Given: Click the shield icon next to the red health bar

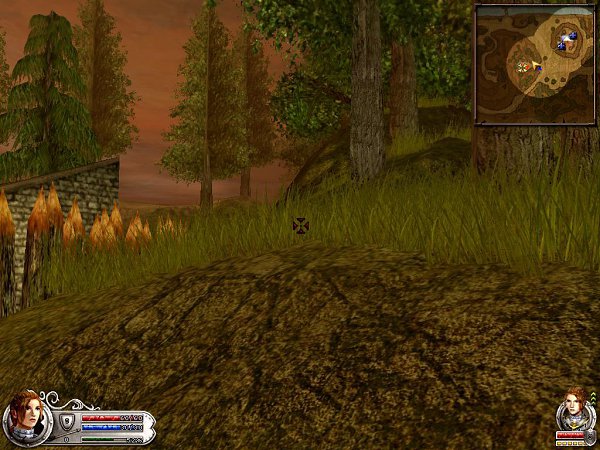Looking at the screenshot, I should pos(67,420).
